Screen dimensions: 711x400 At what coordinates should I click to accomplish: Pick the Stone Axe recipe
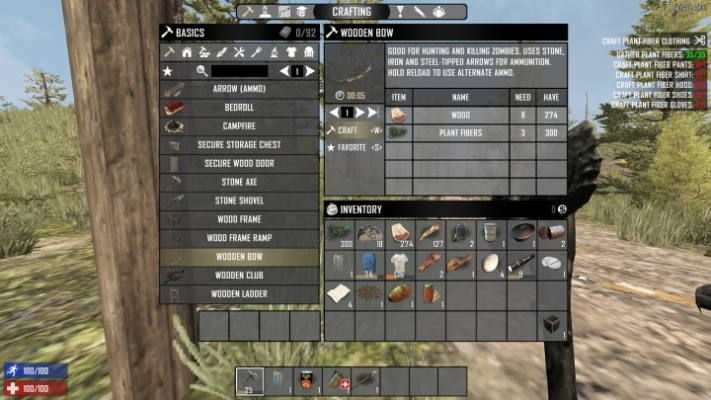coord(238,182)
